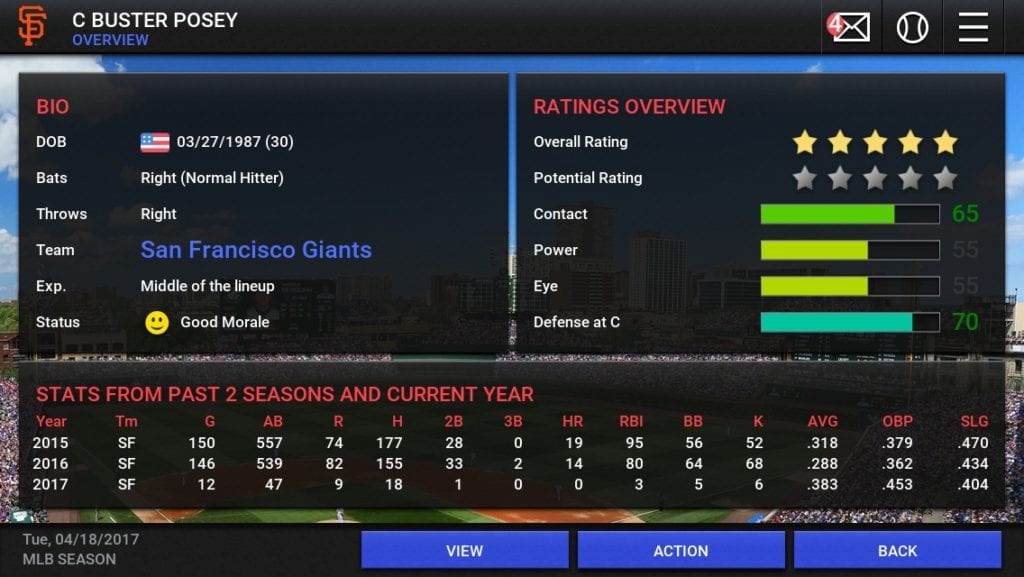1024x577 pixels.
Task: Open the hamburger menu
Action: click(973, 27)
